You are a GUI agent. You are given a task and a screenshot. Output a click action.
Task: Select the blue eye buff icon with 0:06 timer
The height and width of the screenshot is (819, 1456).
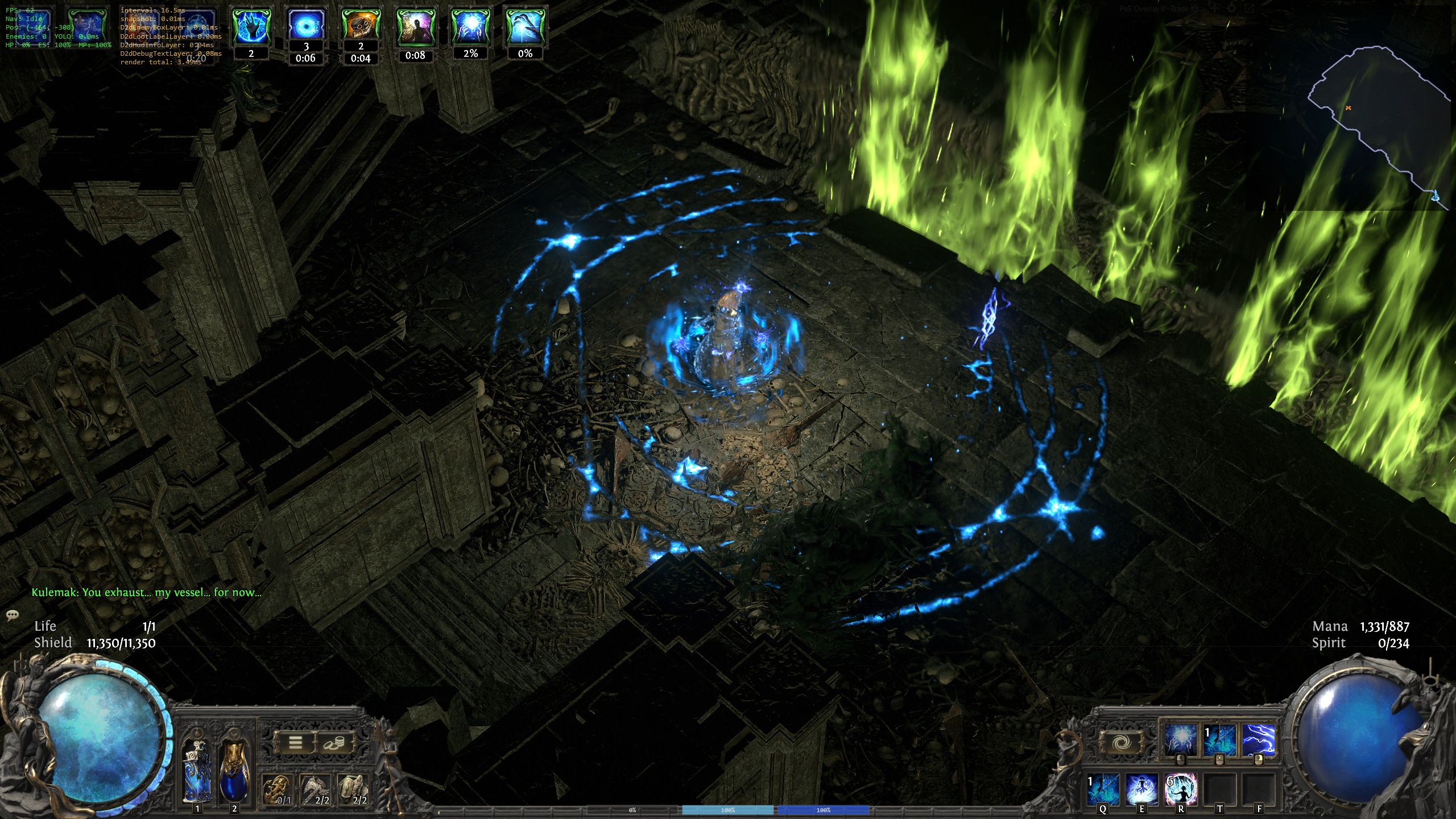tap(306, 25)
